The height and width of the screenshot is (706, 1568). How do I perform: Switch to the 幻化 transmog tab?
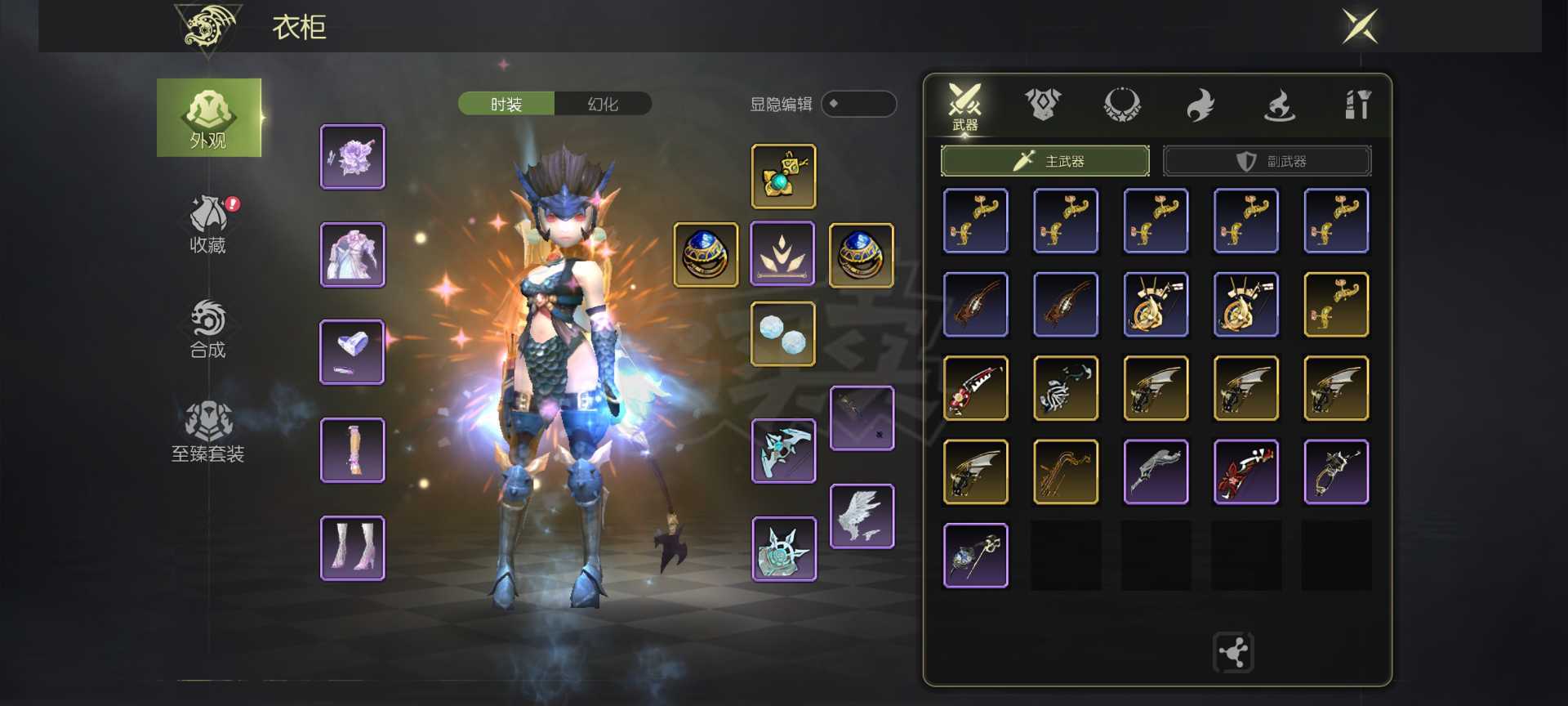(x=603, y=105)
